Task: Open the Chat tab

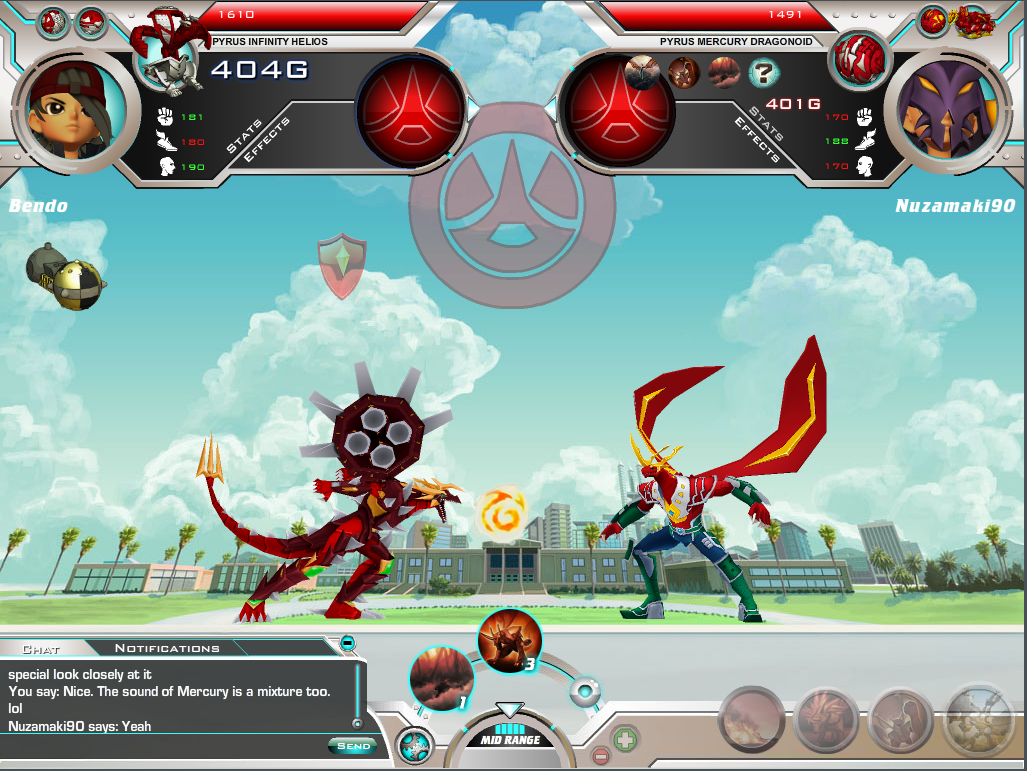Action: tap(40, 649)
